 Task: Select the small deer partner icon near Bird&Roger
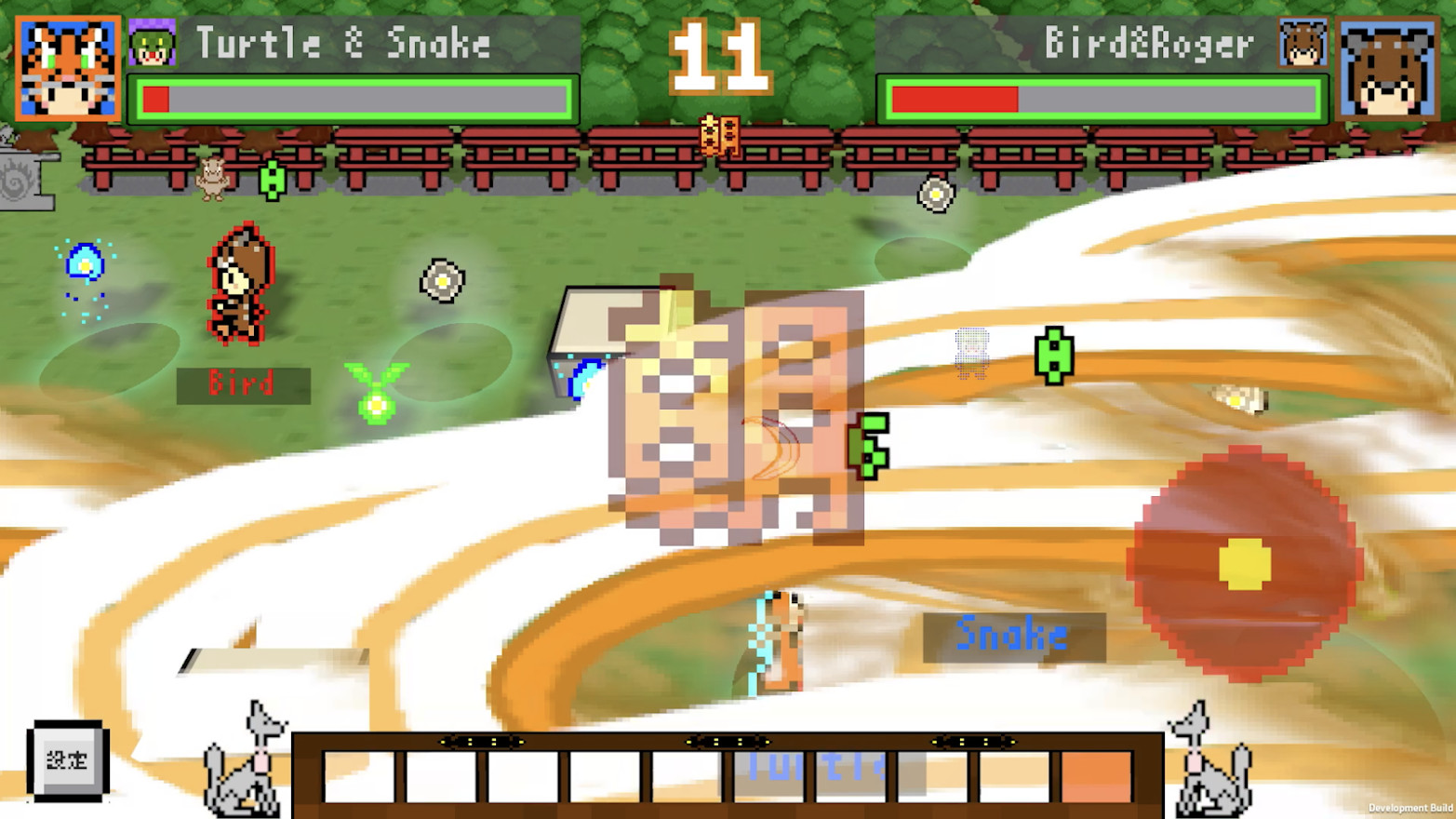1302,43
